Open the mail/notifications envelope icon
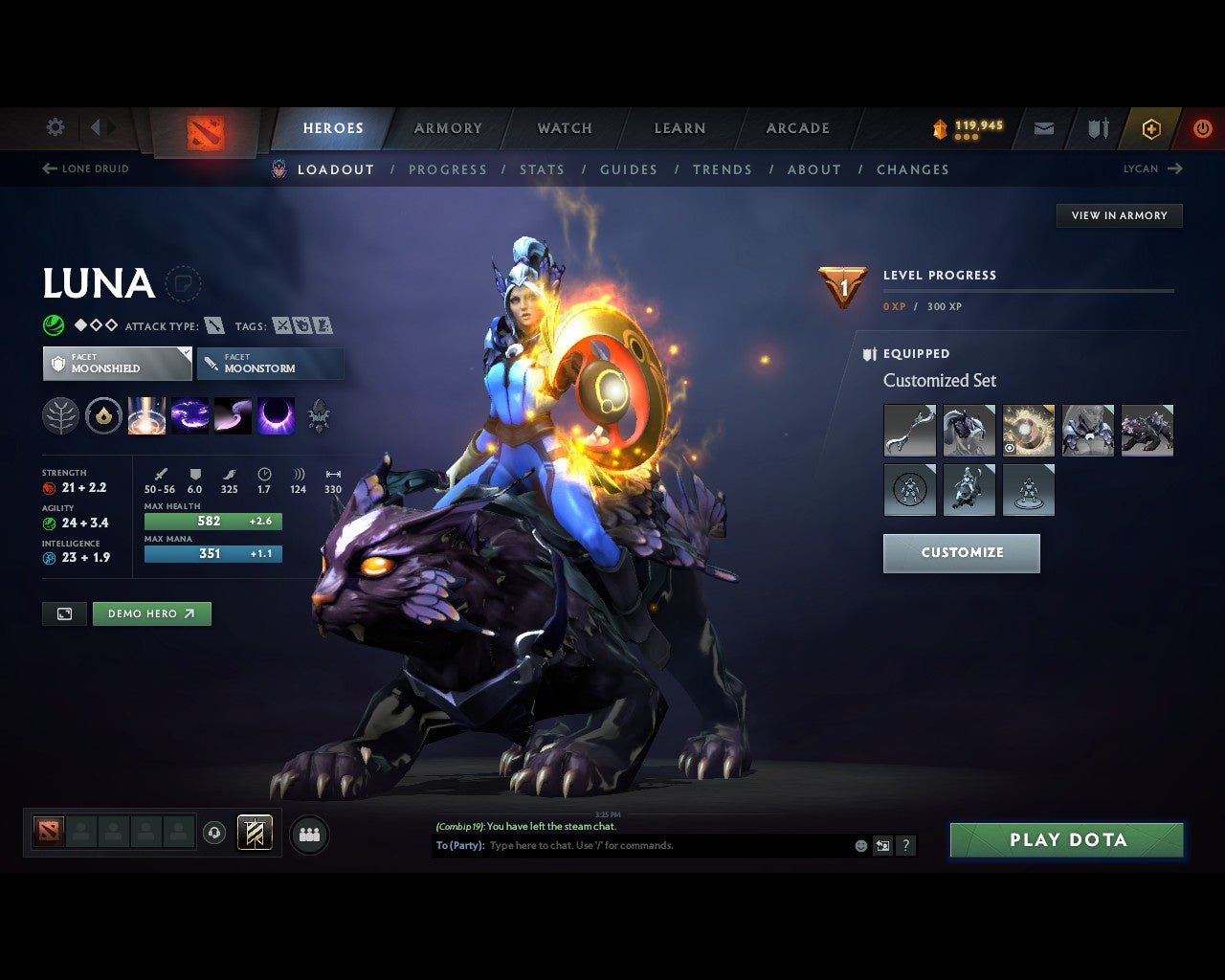This screenshot has width=1225, height=980. click(1043, 127)
